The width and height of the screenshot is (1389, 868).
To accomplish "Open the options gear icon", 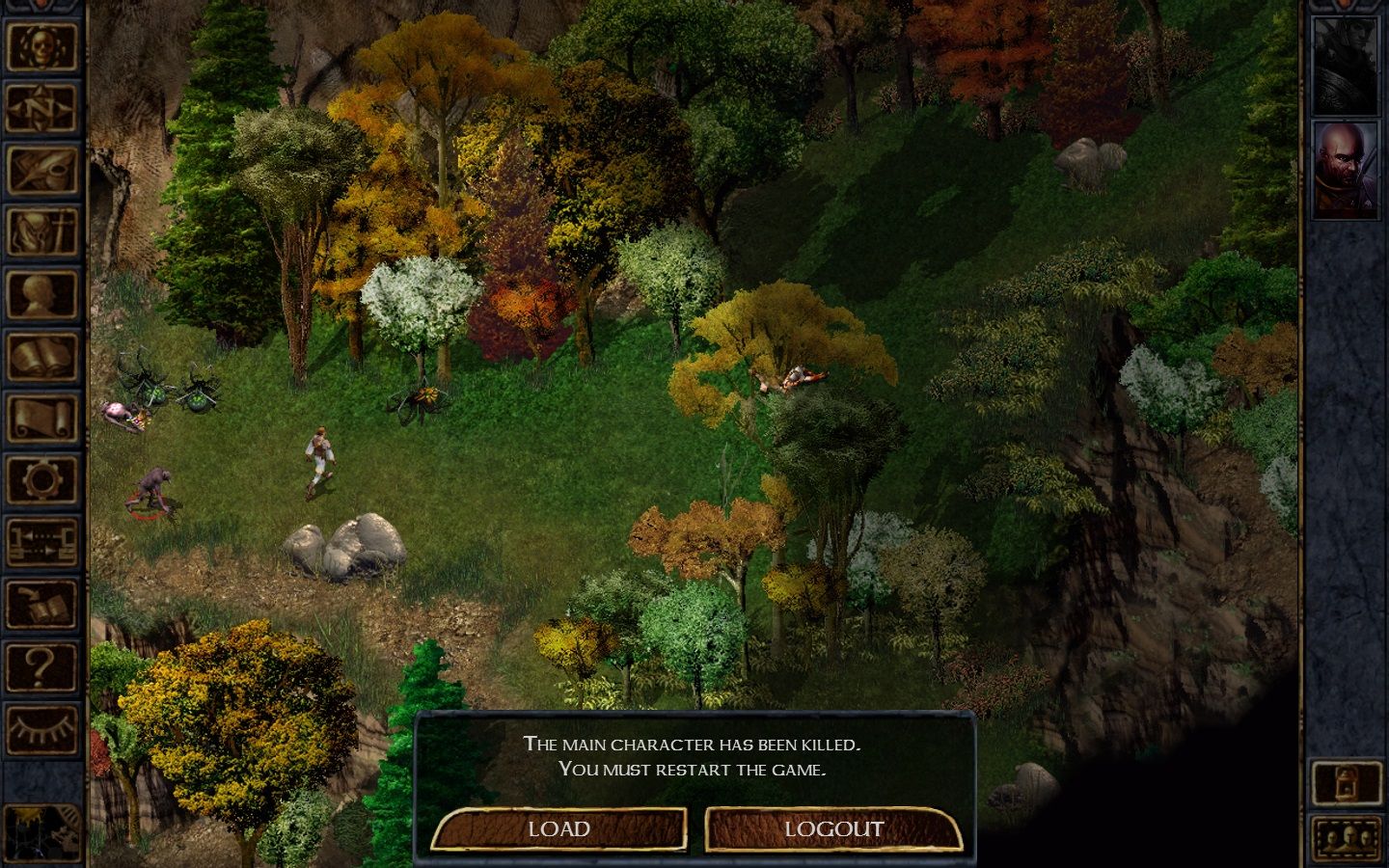I will click(42, 479).
